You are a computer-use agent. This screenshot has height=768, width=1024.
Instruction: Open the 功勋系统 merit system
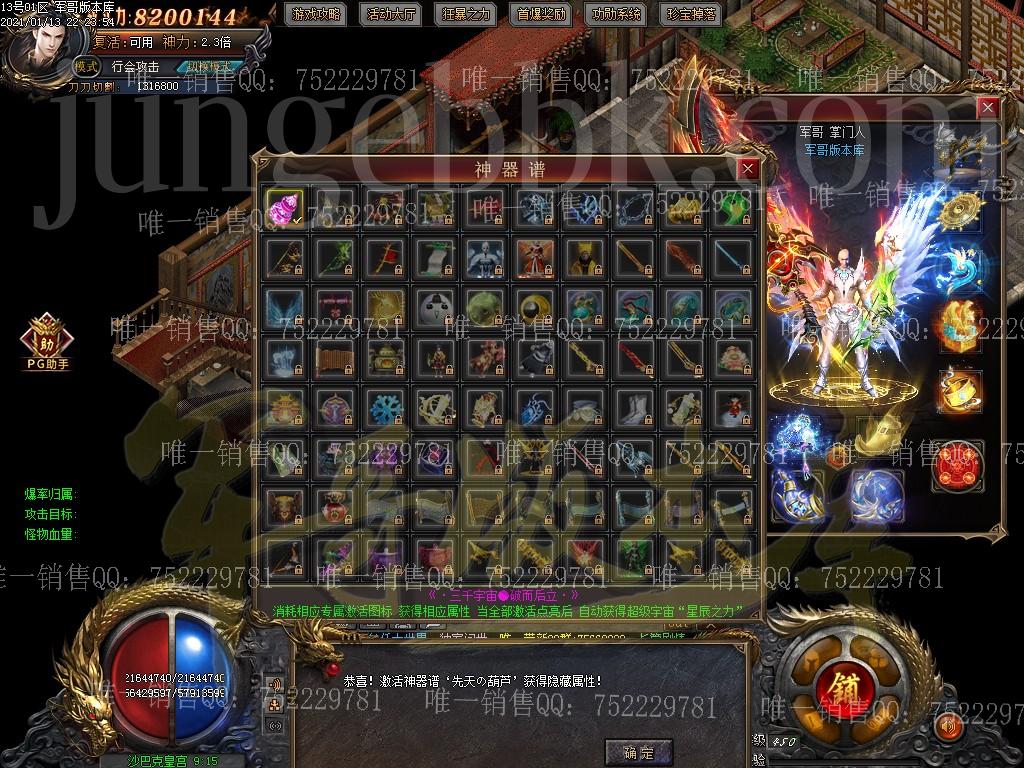[616, 15]
